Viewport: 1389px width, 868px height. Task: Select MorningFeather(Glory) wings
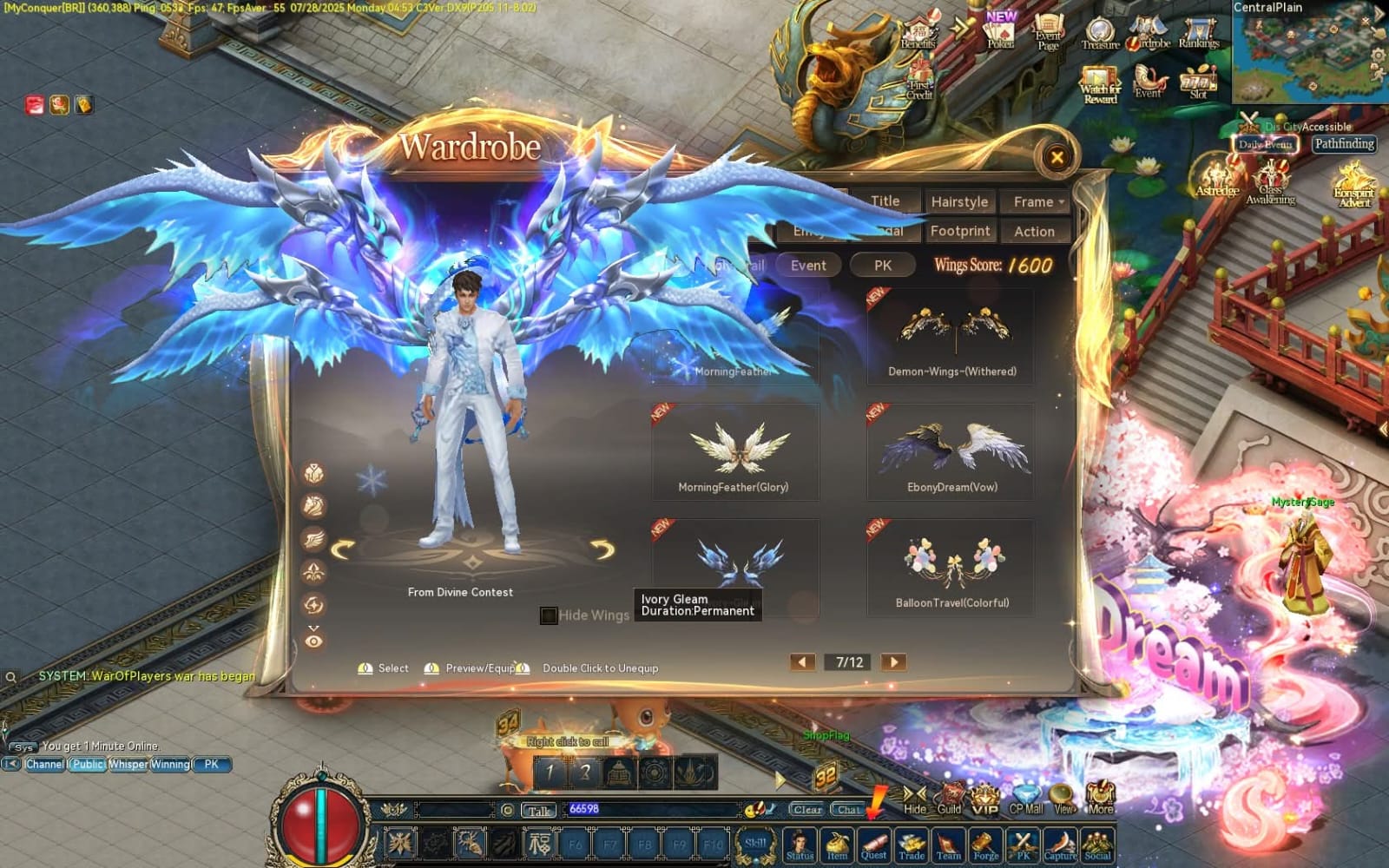coord(734,450)
